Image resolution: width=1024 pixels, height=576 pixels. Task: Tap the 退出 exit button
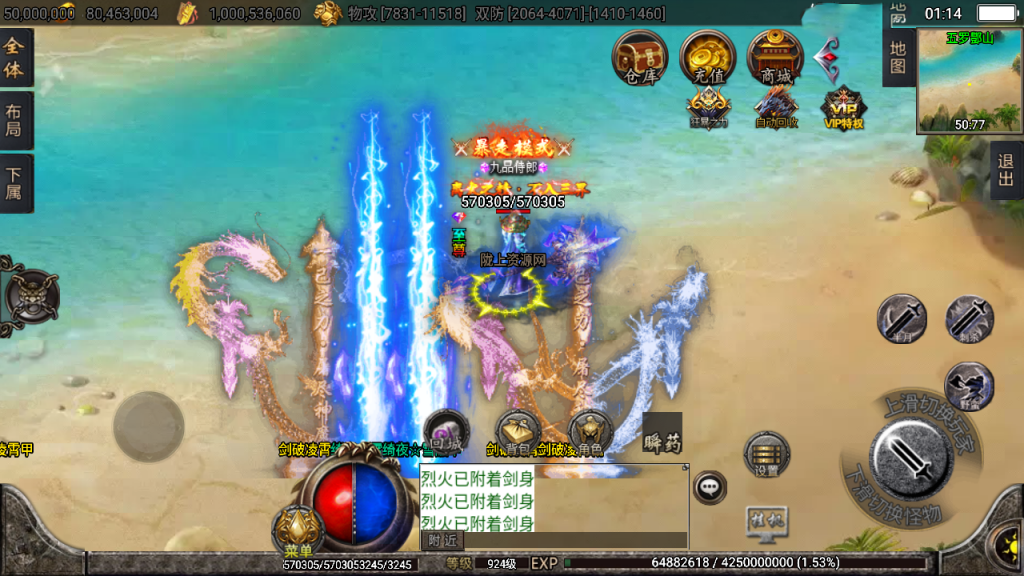coord(1006,171)
